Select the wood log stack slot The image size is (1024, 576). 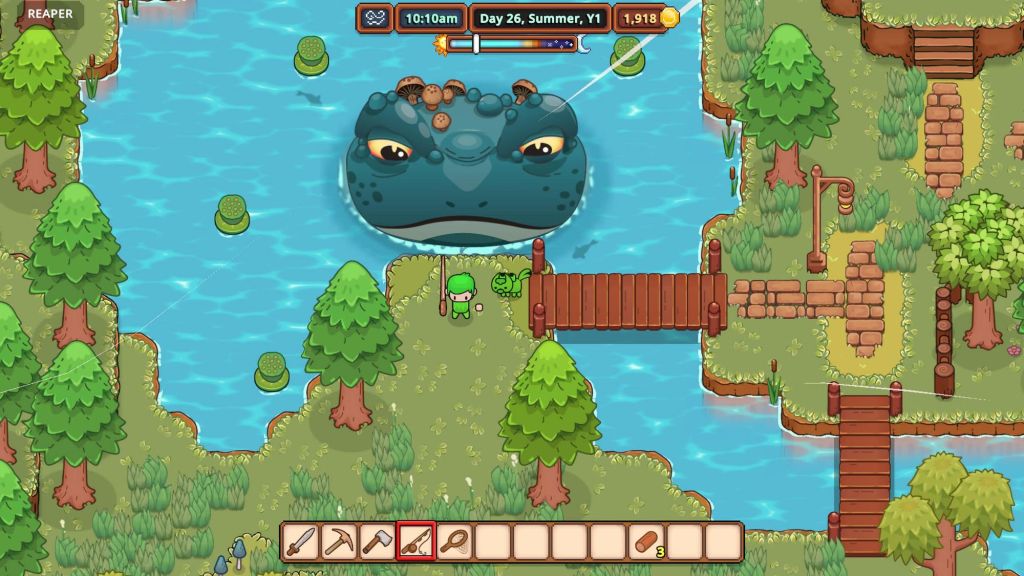(x=647, y=542)
